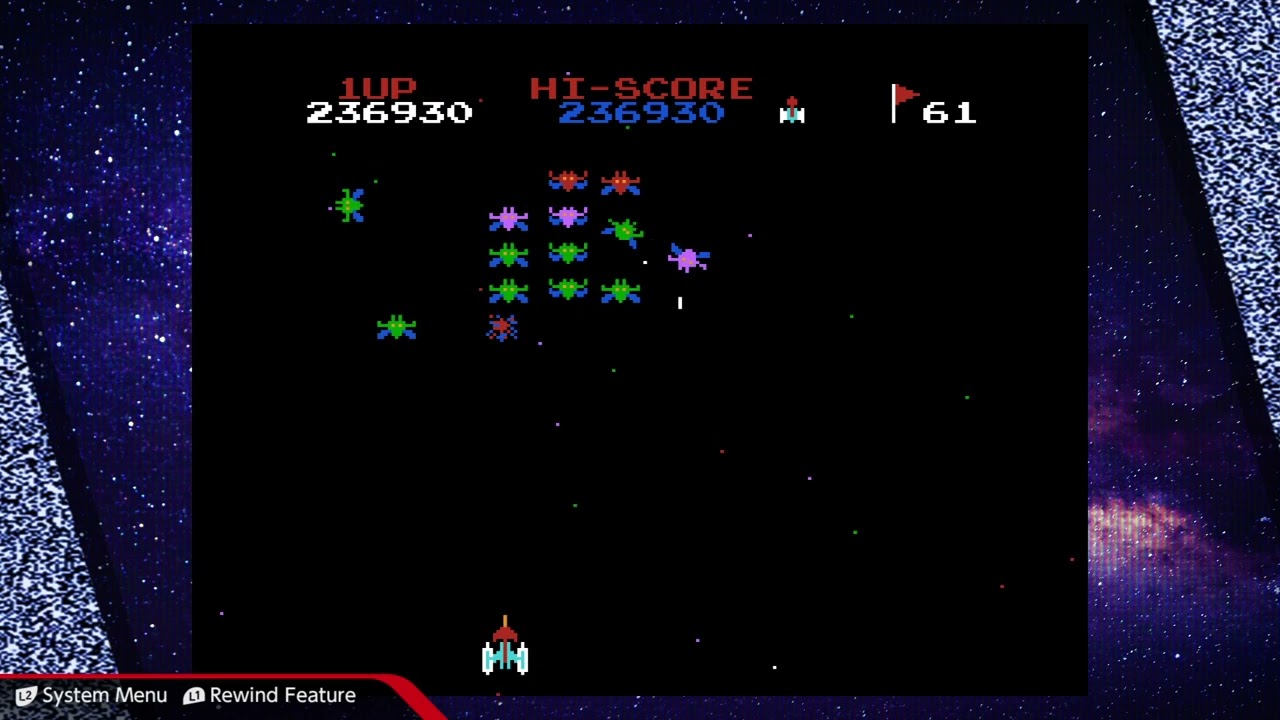This screenshot has height=720, width=1280.
Task: Open the System Menu overlay label
Action: (92, 695)
